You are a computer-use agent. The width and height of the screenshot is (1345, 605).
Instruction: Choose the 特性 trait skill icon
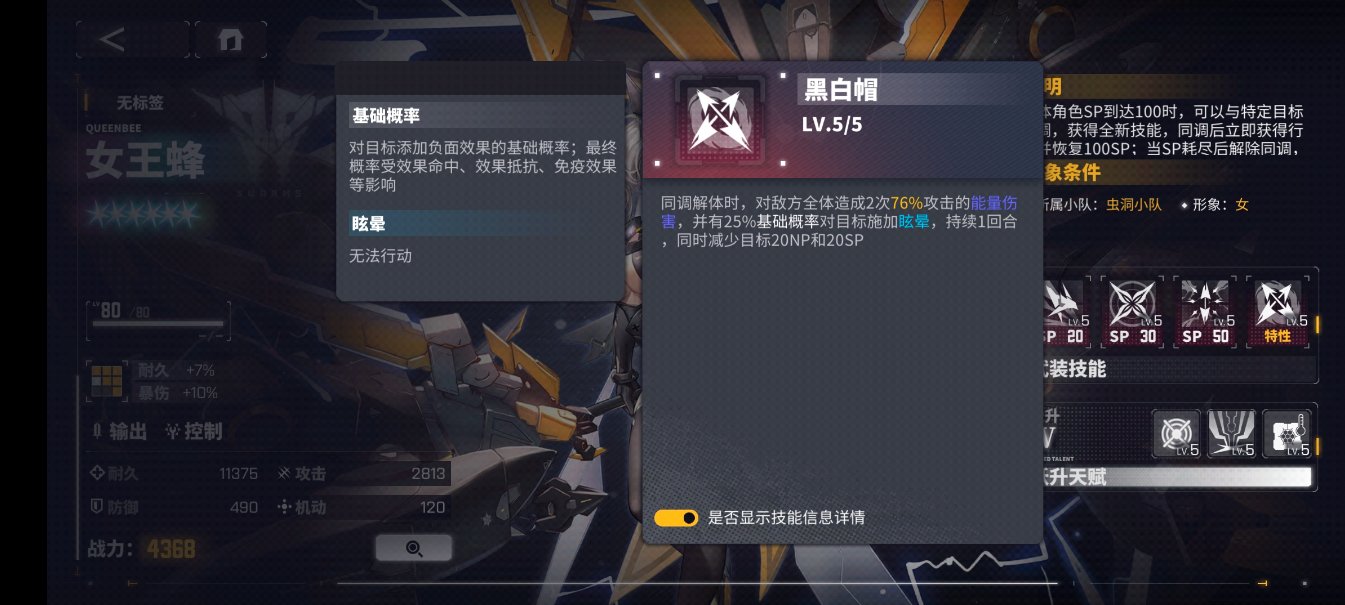(x=1278, y=310)
